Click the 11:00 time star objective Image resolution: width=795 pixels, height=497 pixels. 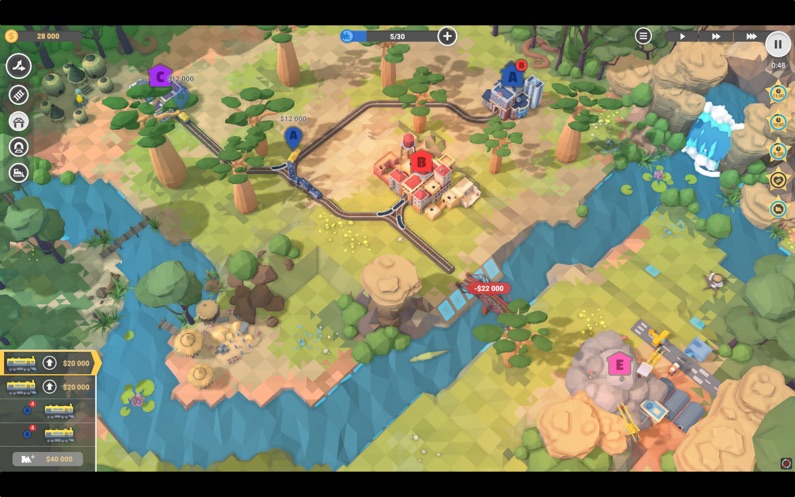777,93
